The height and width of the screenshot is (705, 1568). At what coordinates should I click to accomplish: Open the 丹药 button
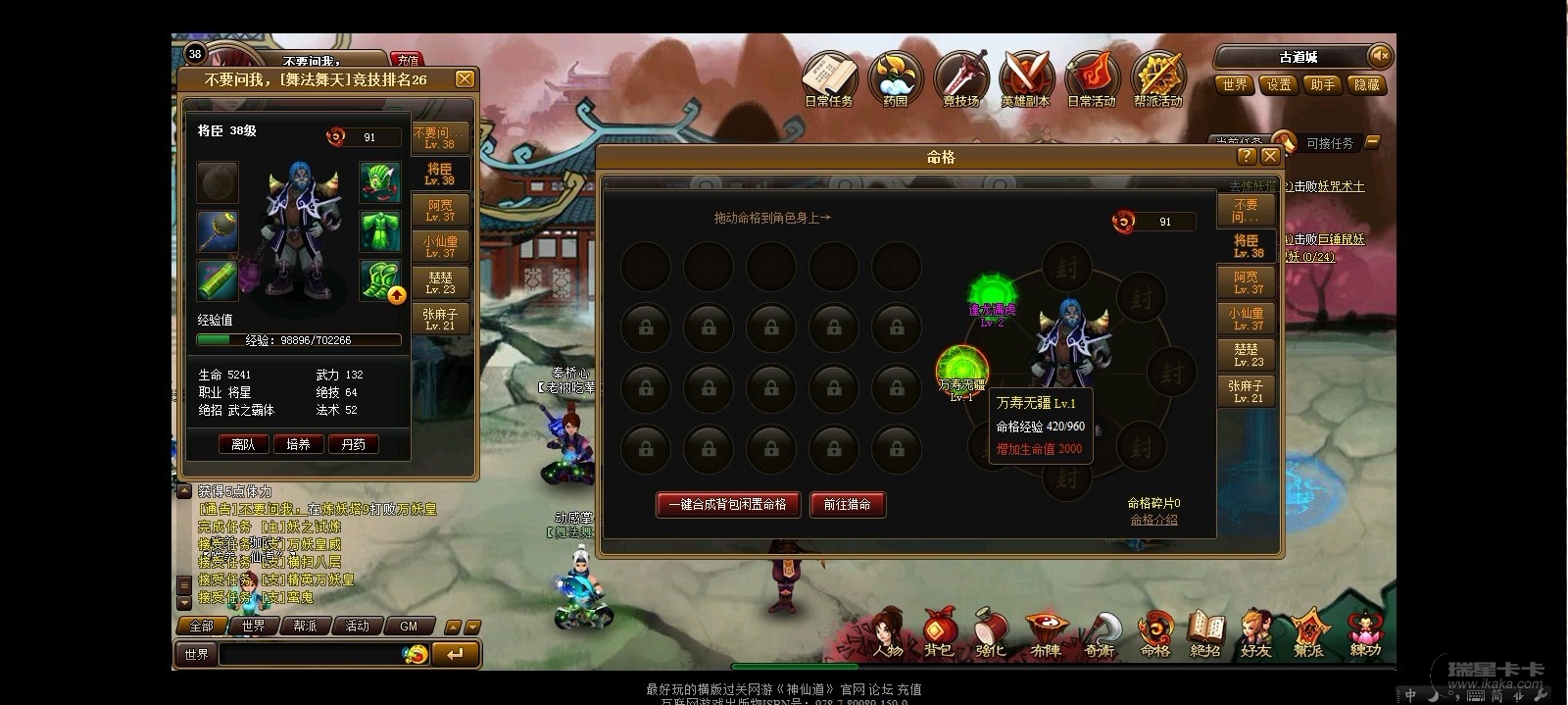(x=353, y=444)
